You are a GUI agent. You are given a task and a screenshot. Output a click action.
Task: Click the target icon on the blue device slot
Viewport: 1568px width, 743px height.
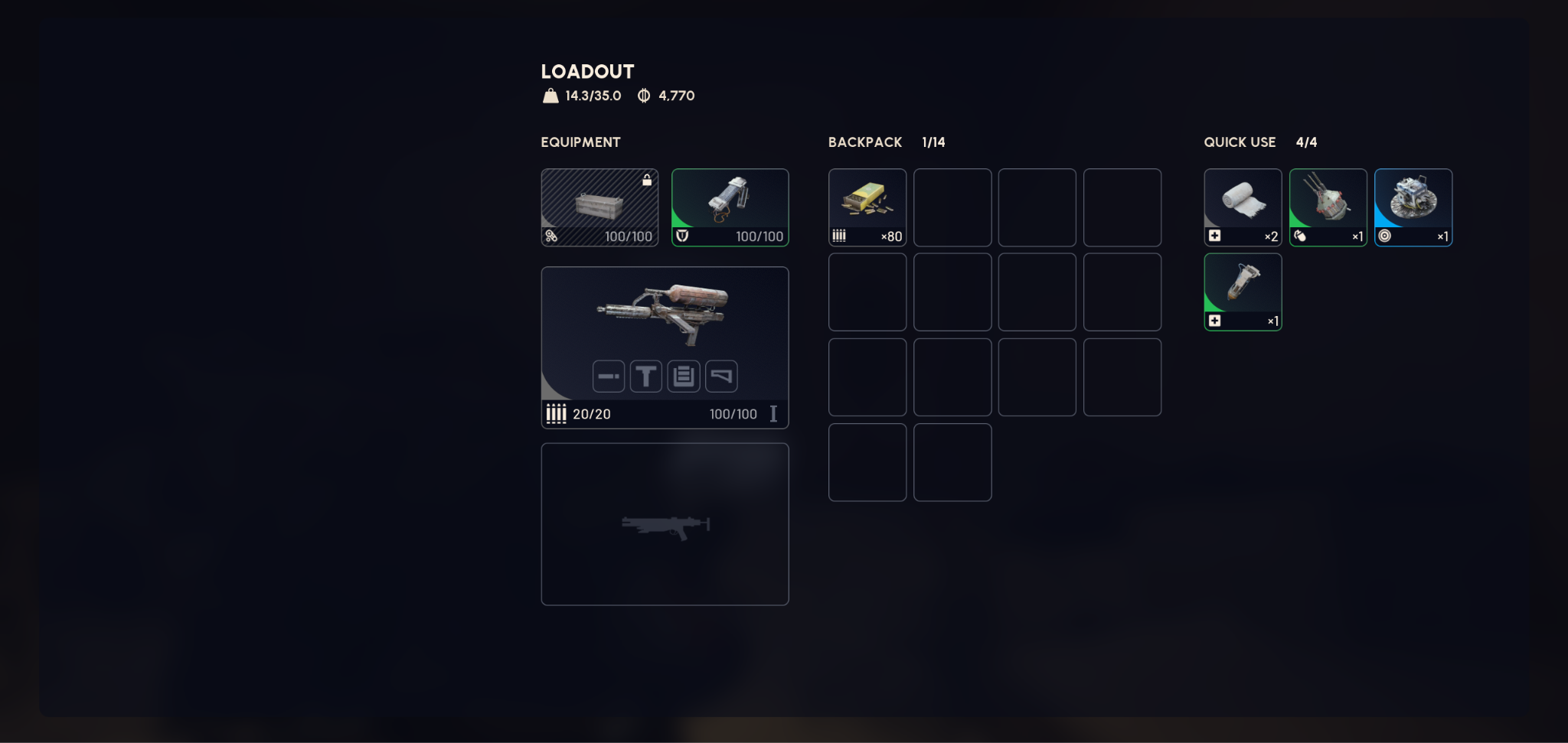point(1384,236)
